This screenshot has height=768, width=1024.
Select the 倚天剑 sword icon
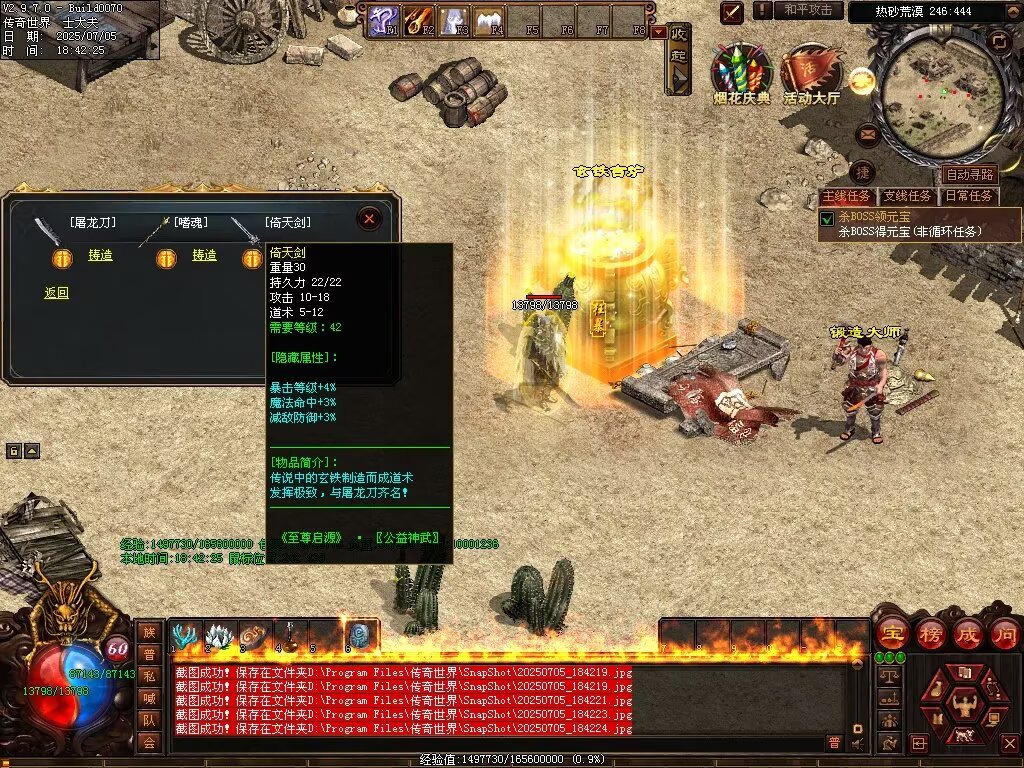coord(244,230)
